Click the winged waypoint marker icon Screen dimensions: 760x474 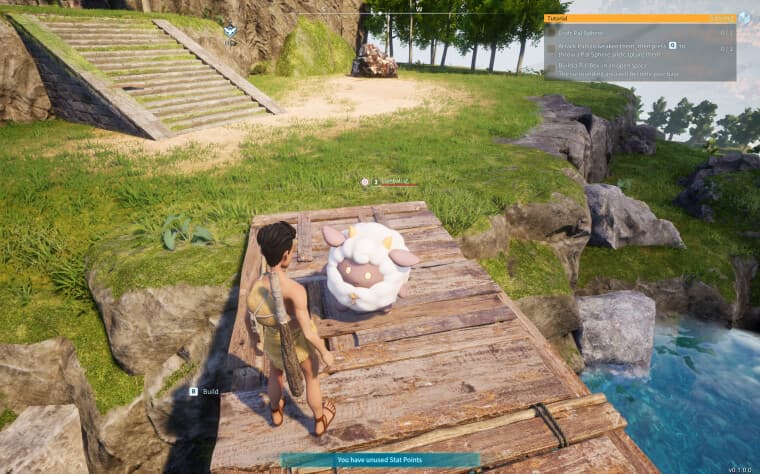tap(231, 32)
